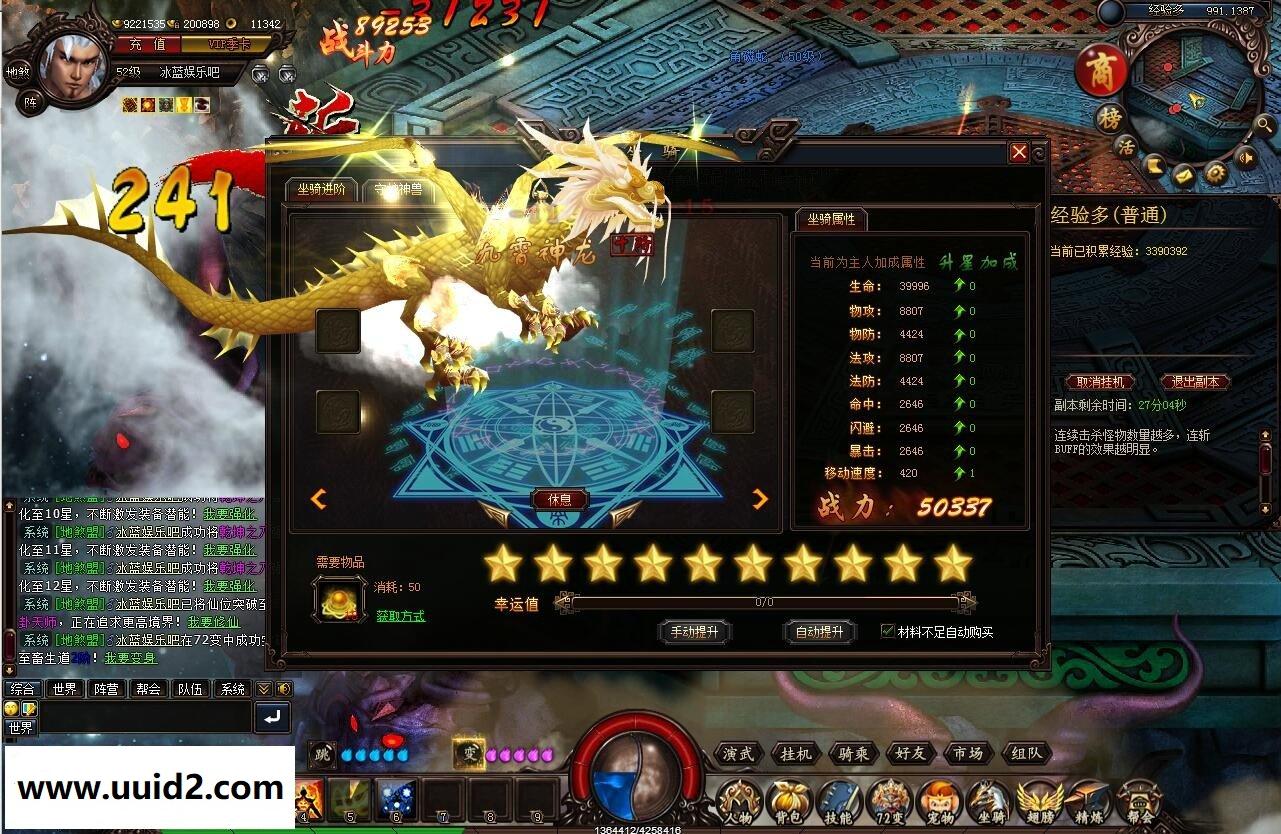Click the 获取方式 link

click(x=403, y=616)
